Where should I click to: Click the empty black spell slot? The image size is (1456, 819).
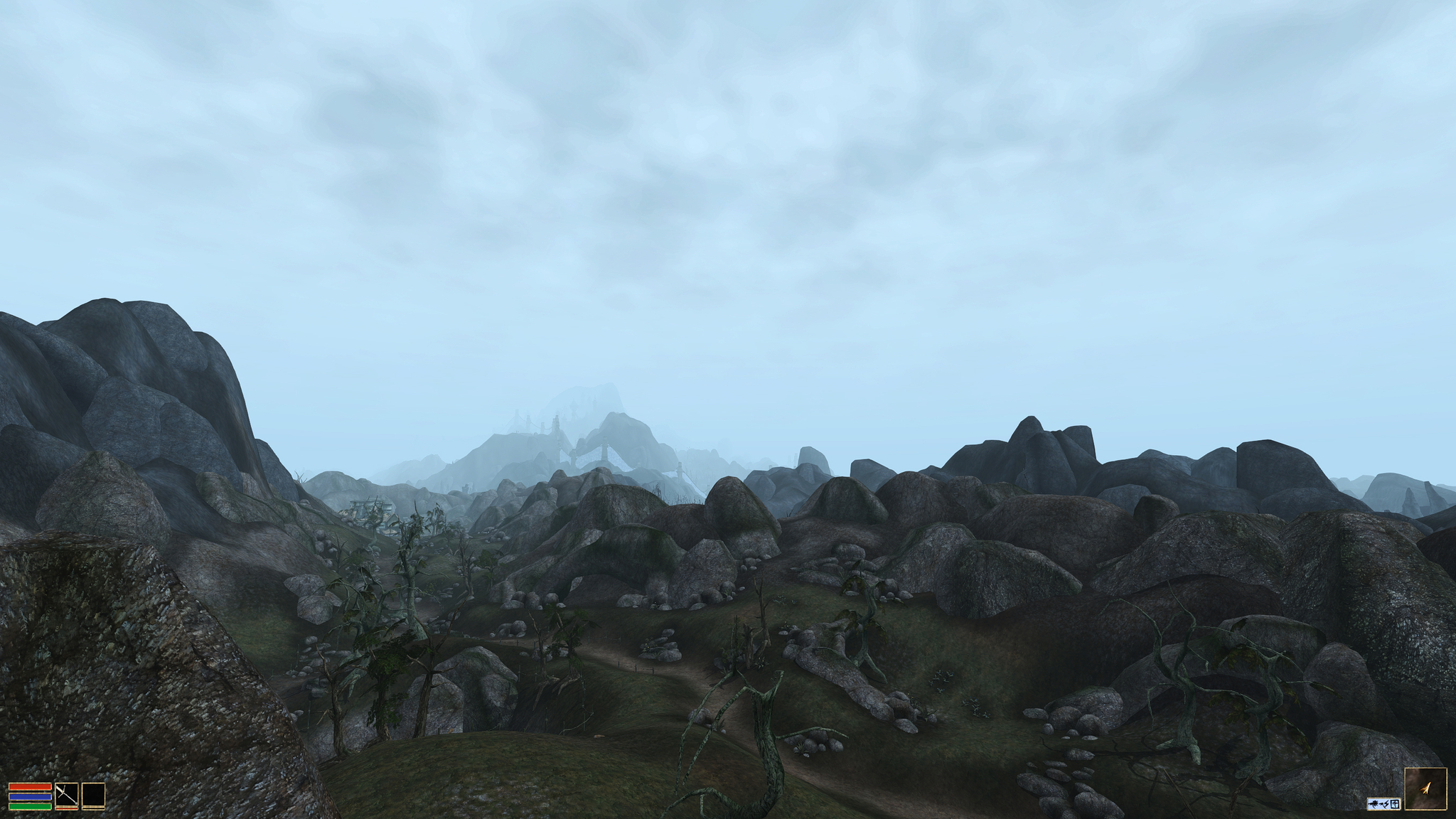(x=93, y=795)
